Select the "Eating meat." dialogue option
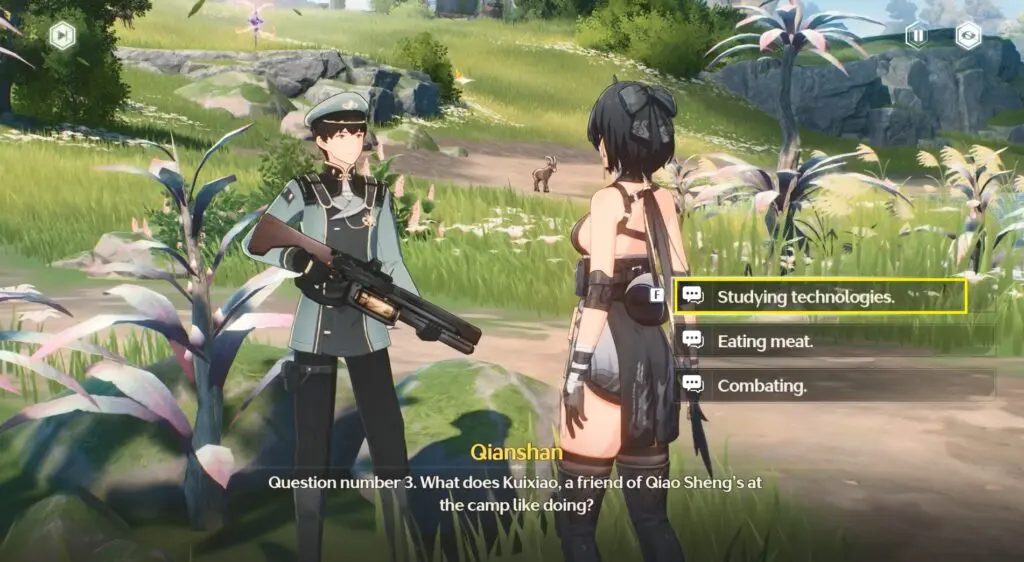This screenshot has height=562, width=1024. (x=820, y=341)
